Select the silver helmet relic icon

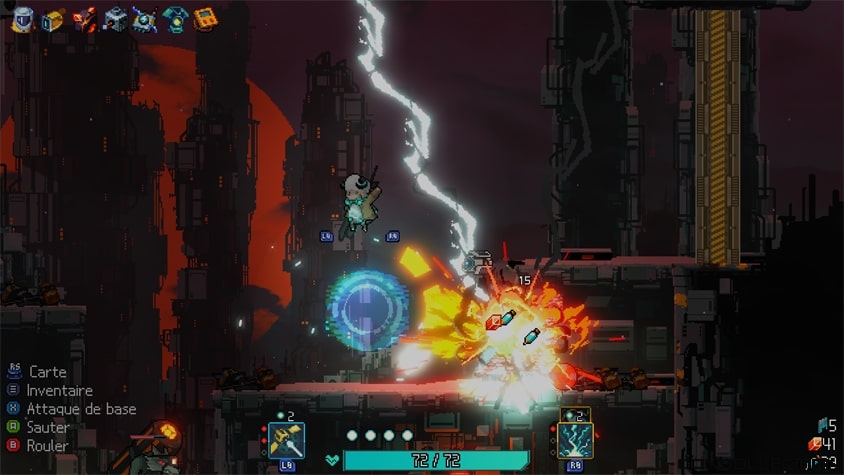click(x=22, y=19)
